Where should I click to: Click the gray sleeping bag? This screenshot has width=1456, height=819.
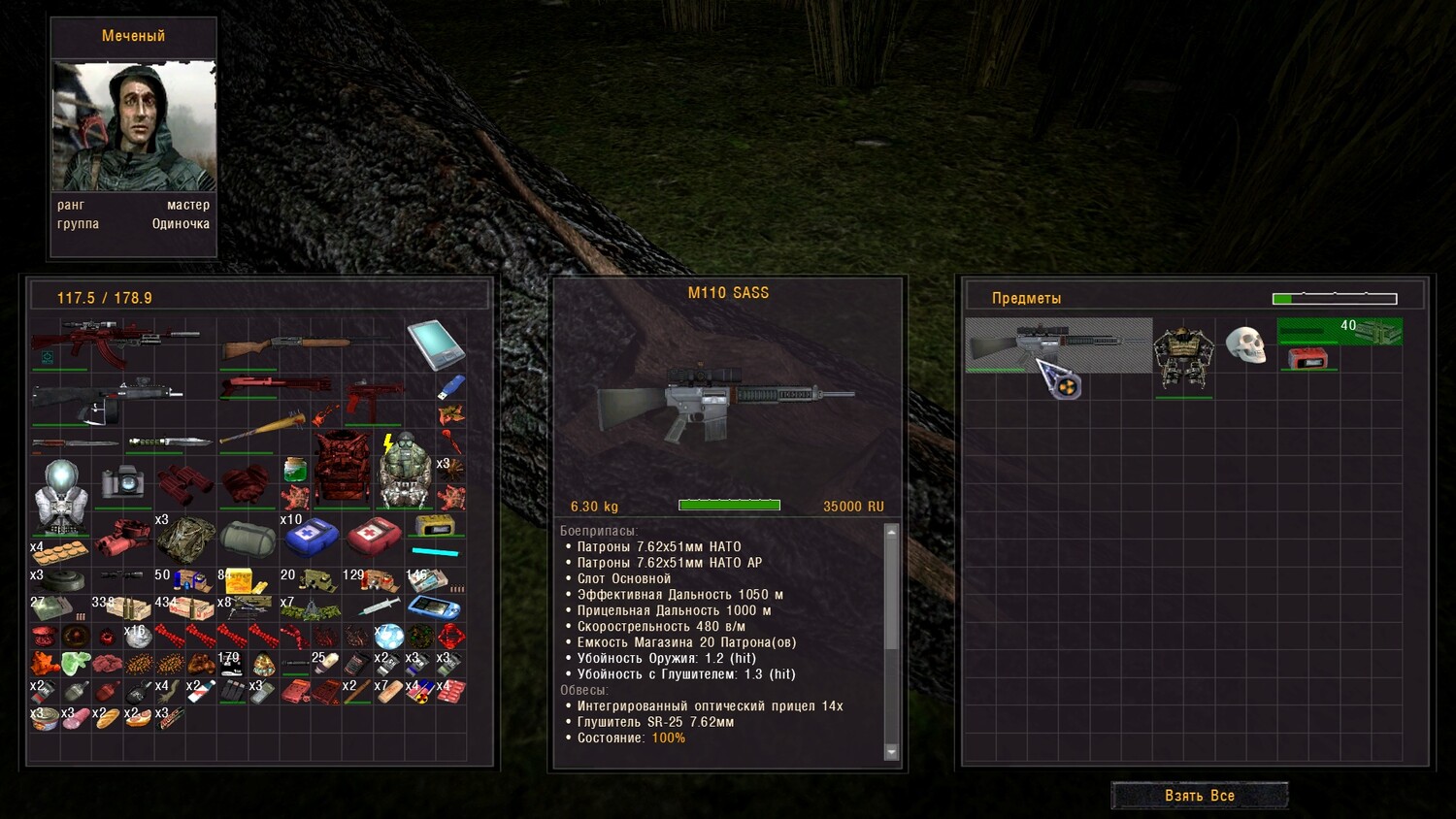coord(248,537)
